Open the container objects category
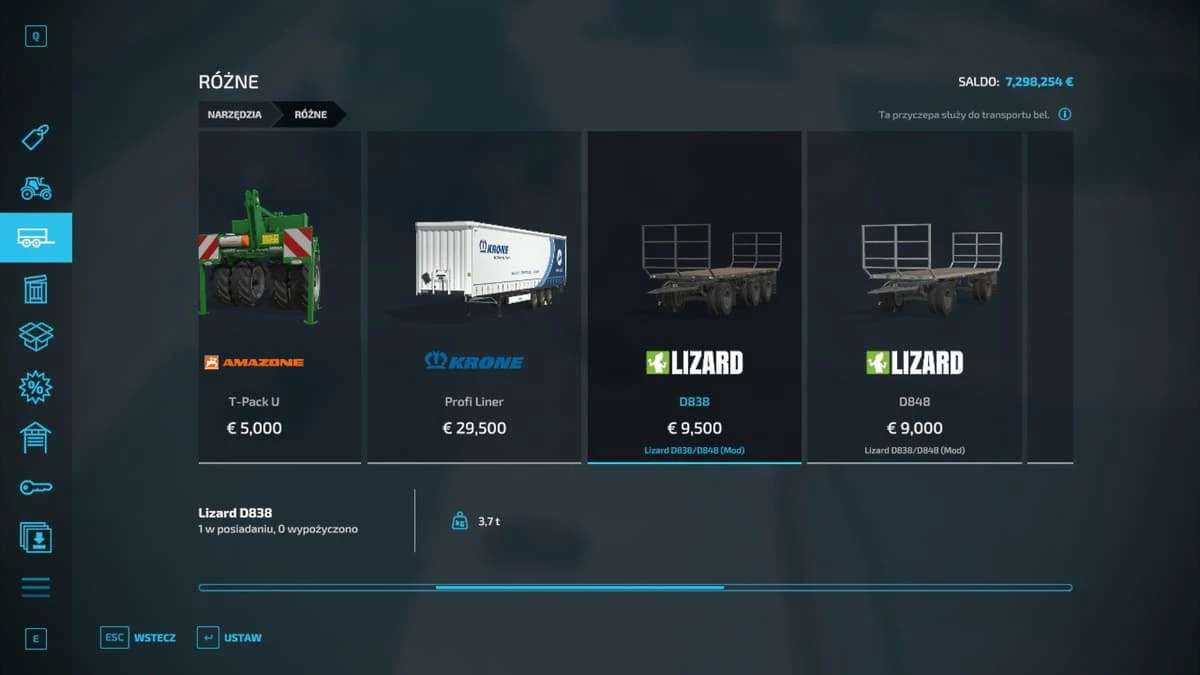The image size is (1200, 675). coord(36,289)
